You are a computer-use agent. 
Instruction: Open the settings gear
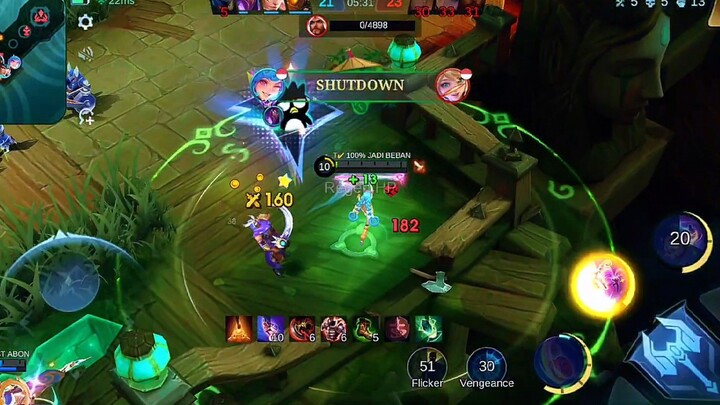coord(85,21)
